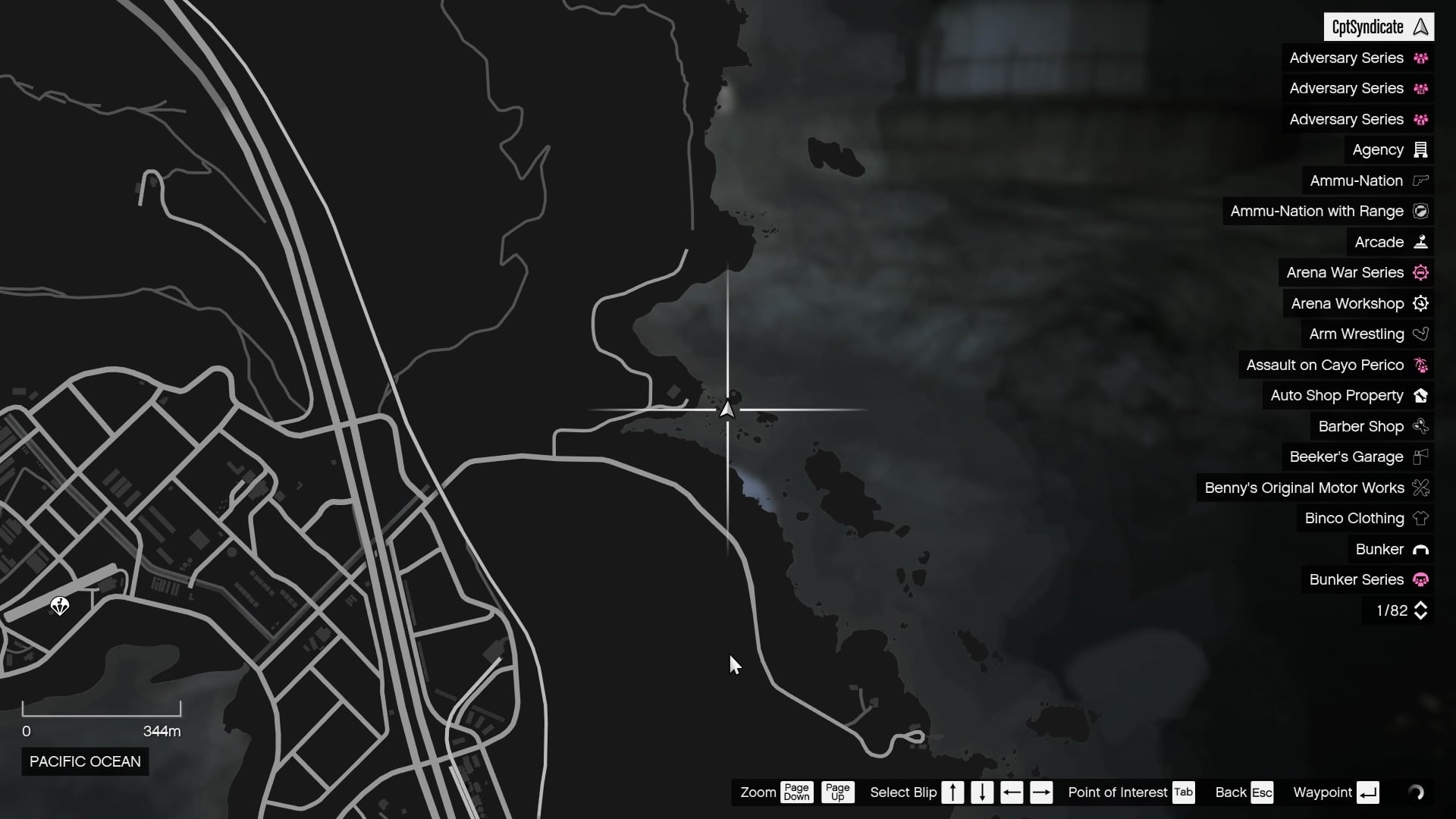Select the Arcade joystick icon
Image resolution: width=1456 pixels, height=819 pixels.
(x=1420, y=241)
